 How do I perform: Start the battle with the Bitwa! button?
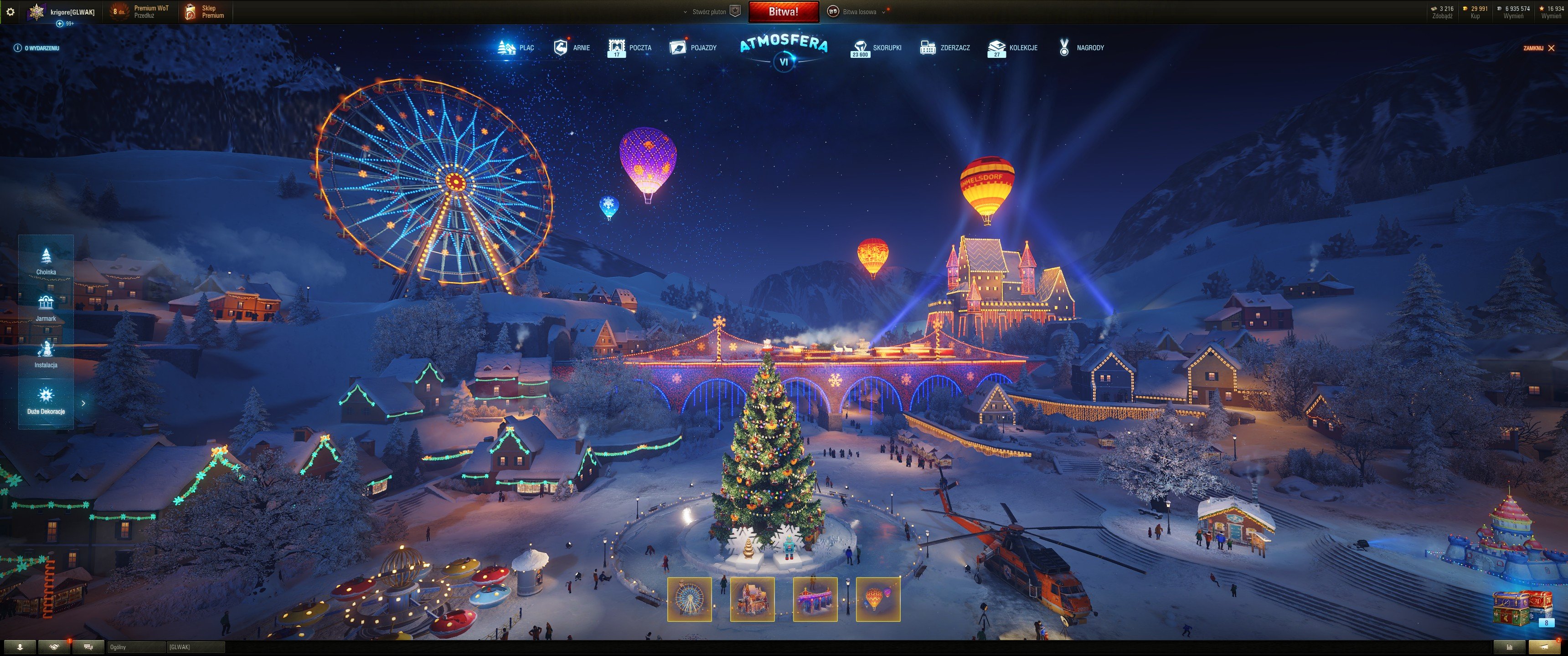pyautogui.click(x=783, y=11)
